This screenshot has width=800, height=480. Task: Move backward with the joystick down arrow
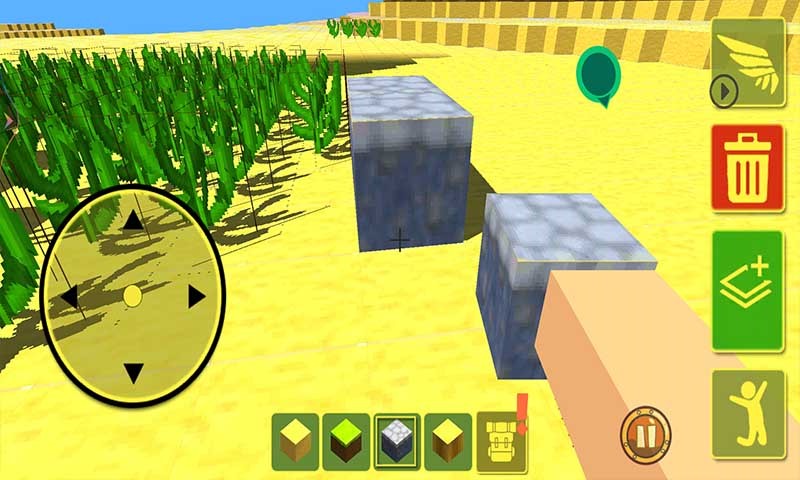click(132, 374)
